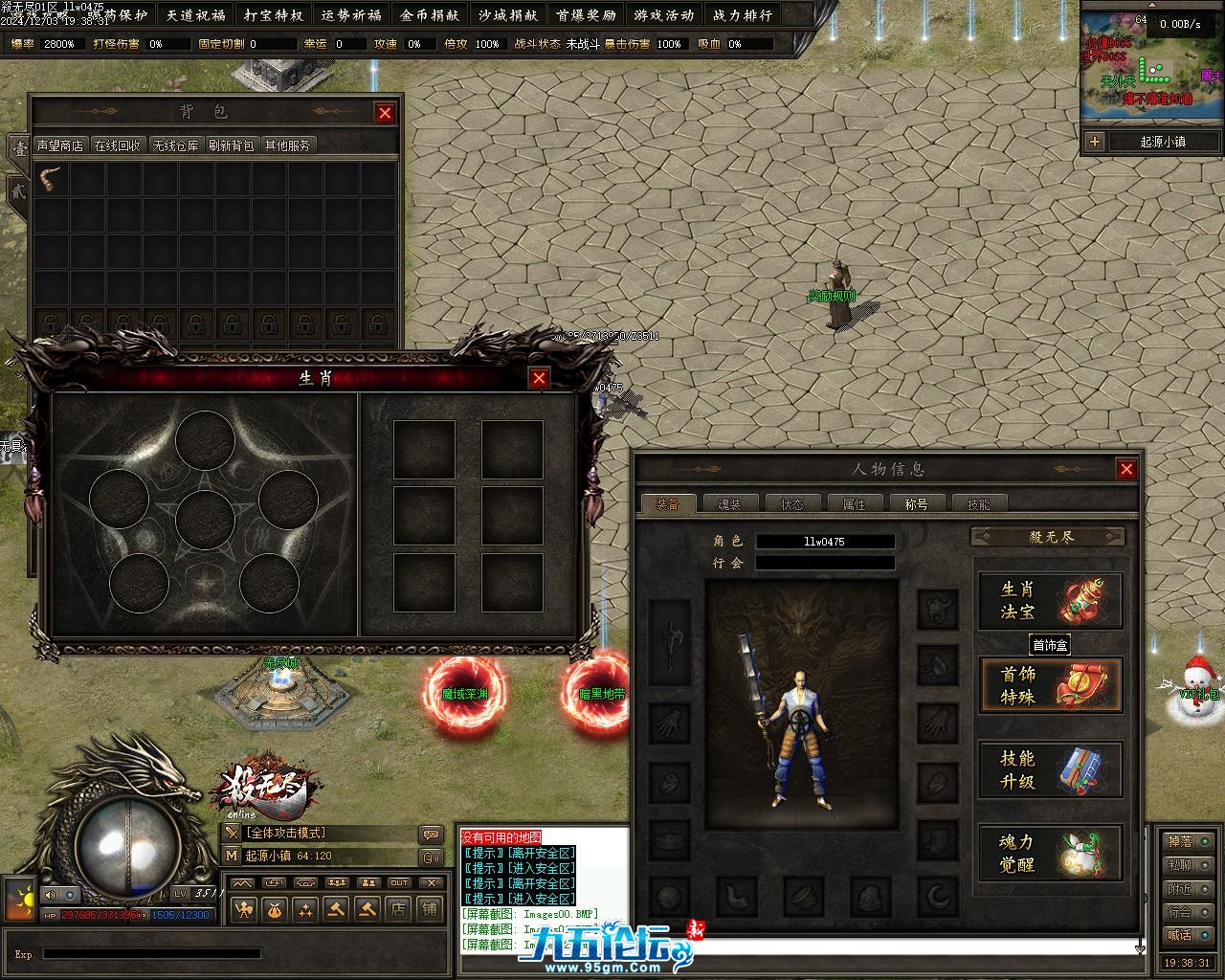Open the 声望商店 reputation shop
1225x980 pixels.
pos(59,145)
